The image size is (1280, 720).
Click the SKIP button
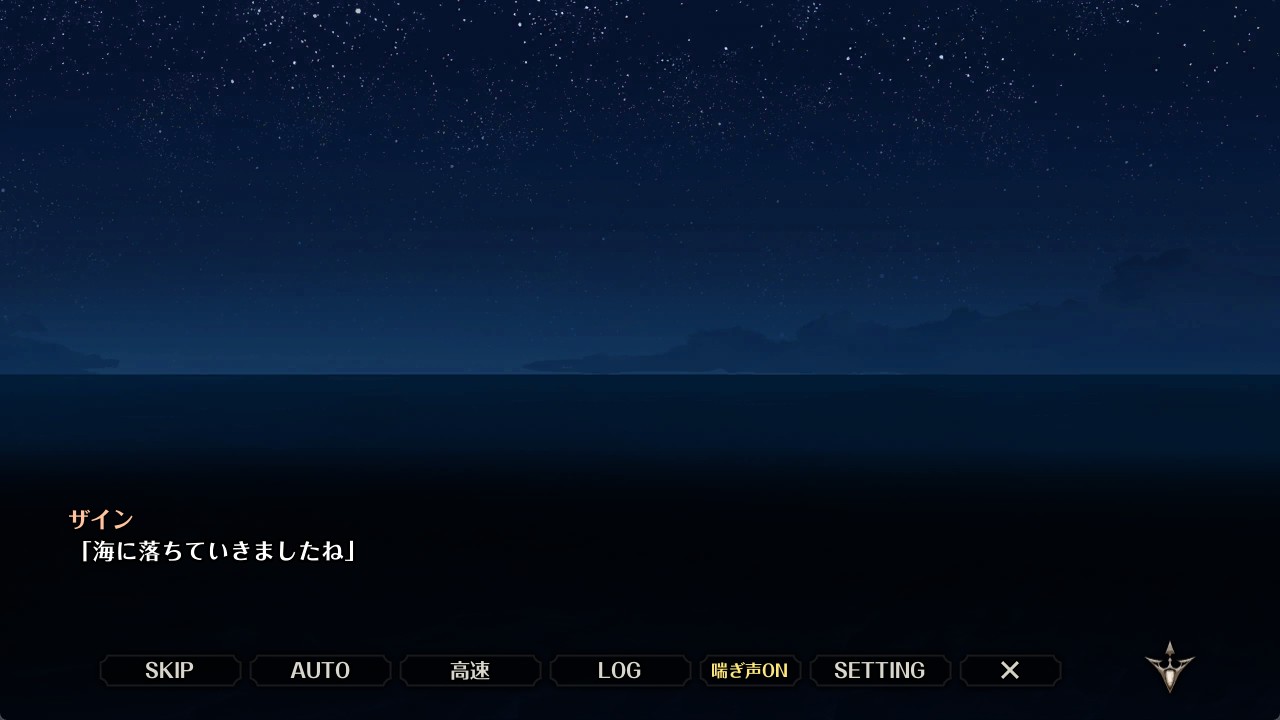tap(170, 670)
